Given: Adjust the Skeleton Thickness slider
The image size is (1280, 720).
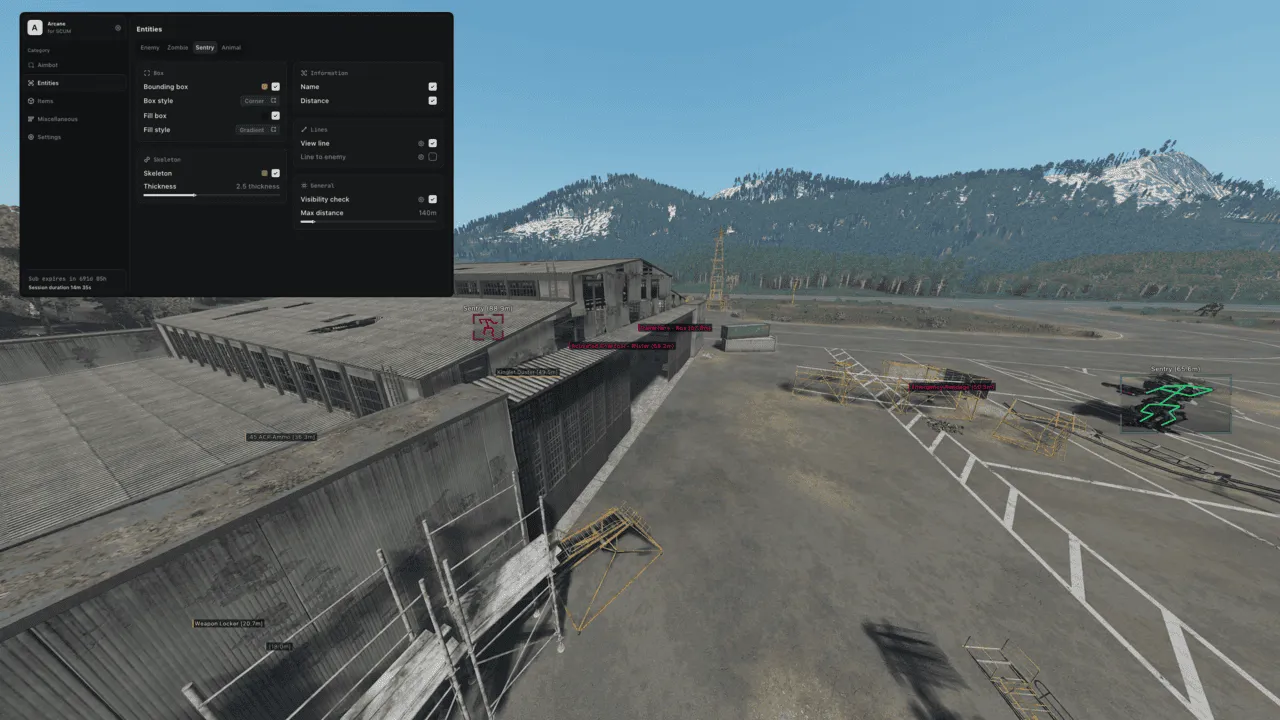Looking at the screenshot, I should (196, 195).
